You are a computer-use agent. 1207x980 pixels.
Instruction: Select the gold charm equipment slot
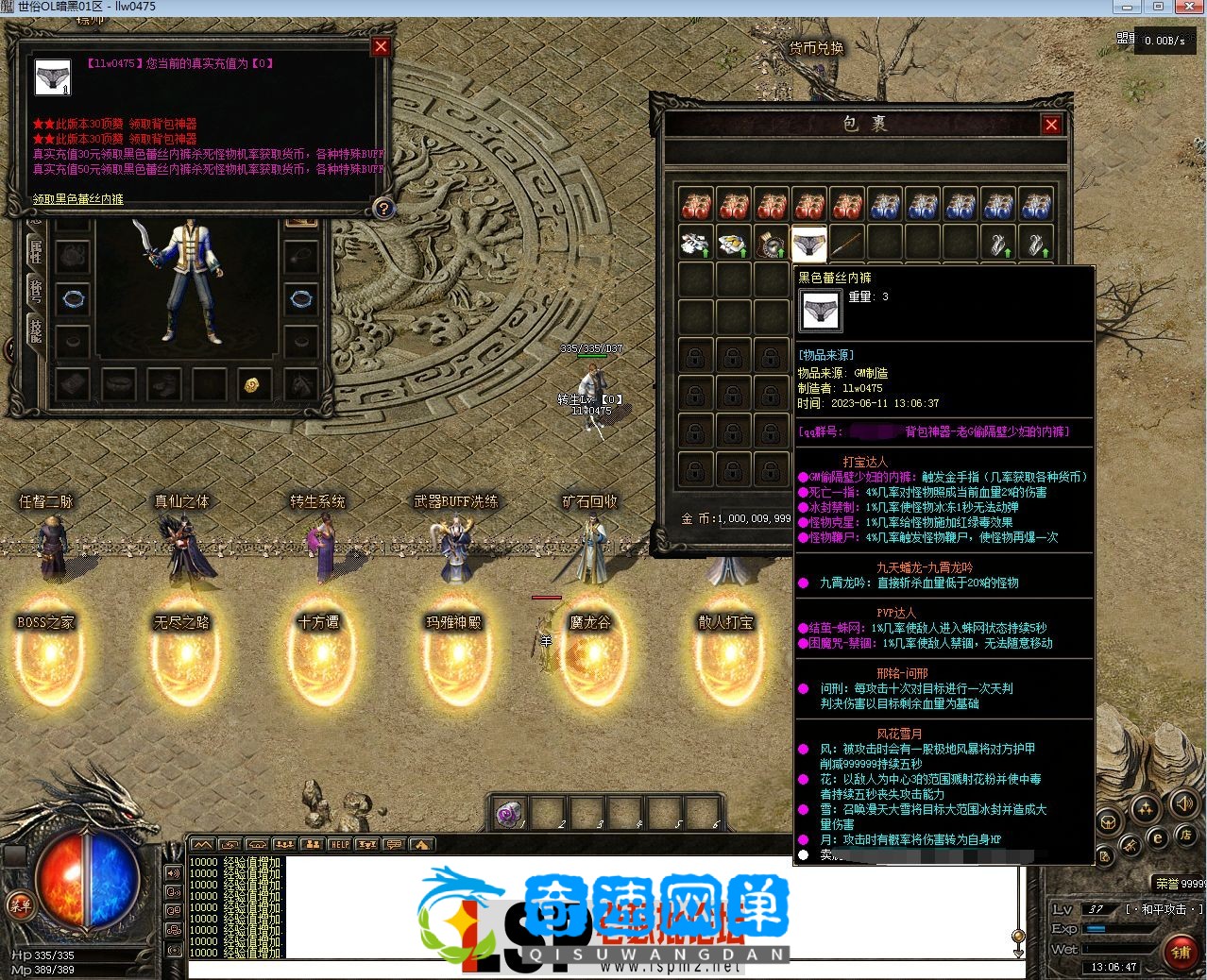[x=252, y=384]
